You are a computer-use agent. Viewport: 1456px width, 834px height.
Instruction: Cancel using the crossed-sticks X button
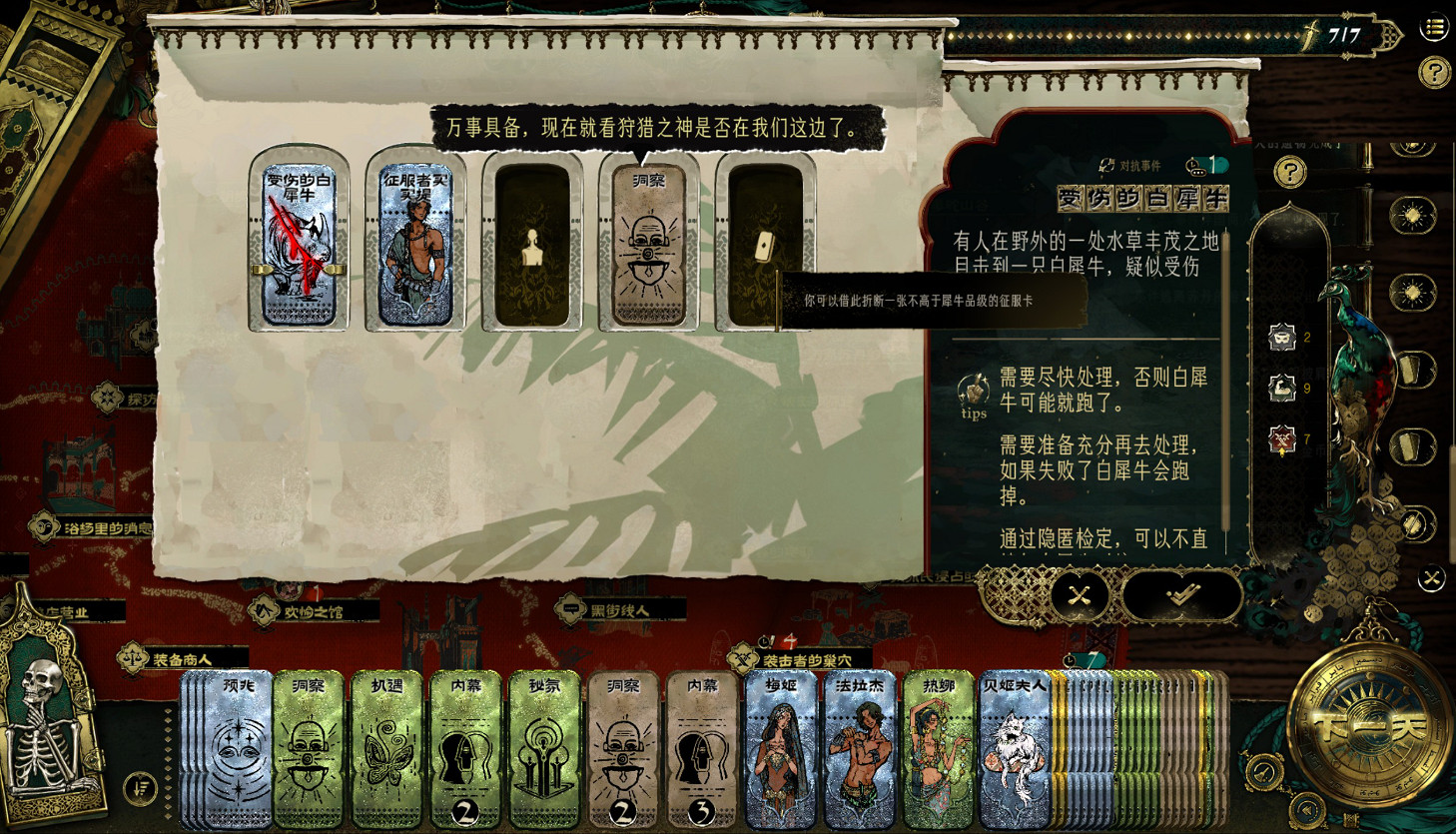[x=1078, y=596]
